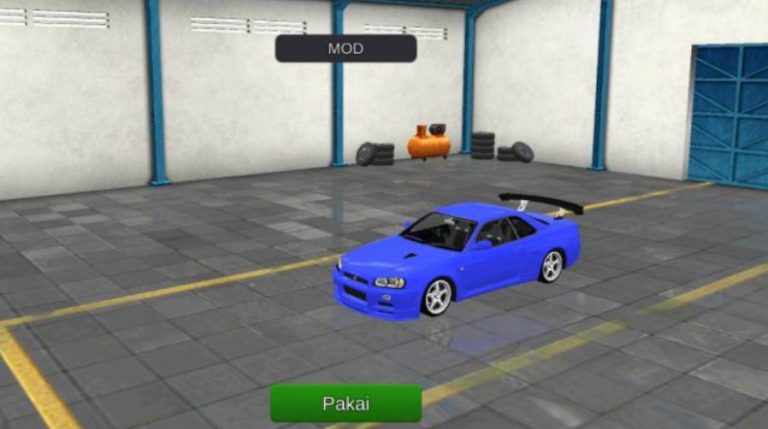Click the MOD button at the top
The image size is (768, 429).
tap(346, 48)
